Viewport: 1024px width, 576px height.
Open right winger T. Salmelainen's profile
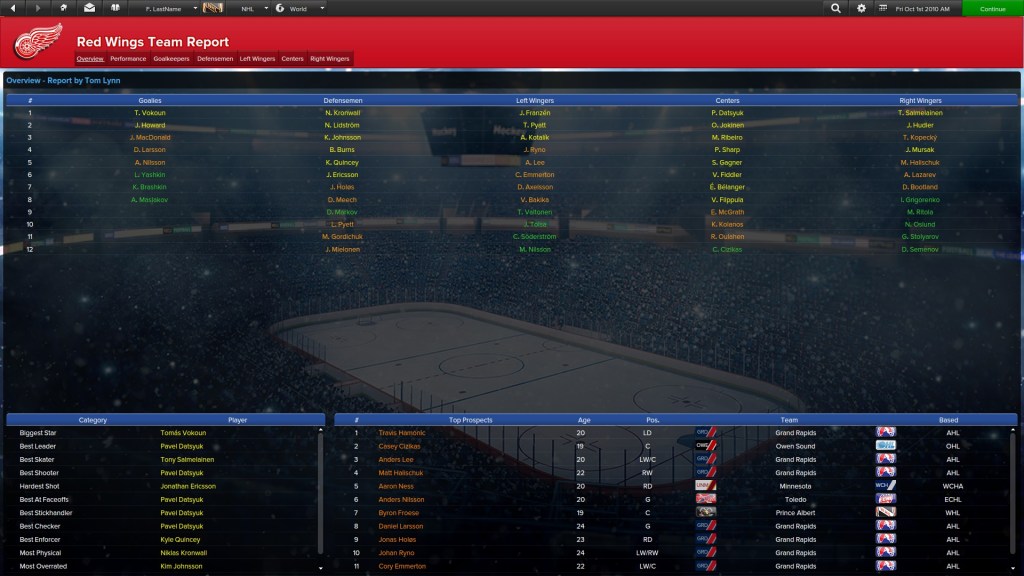tap(920, 113)
